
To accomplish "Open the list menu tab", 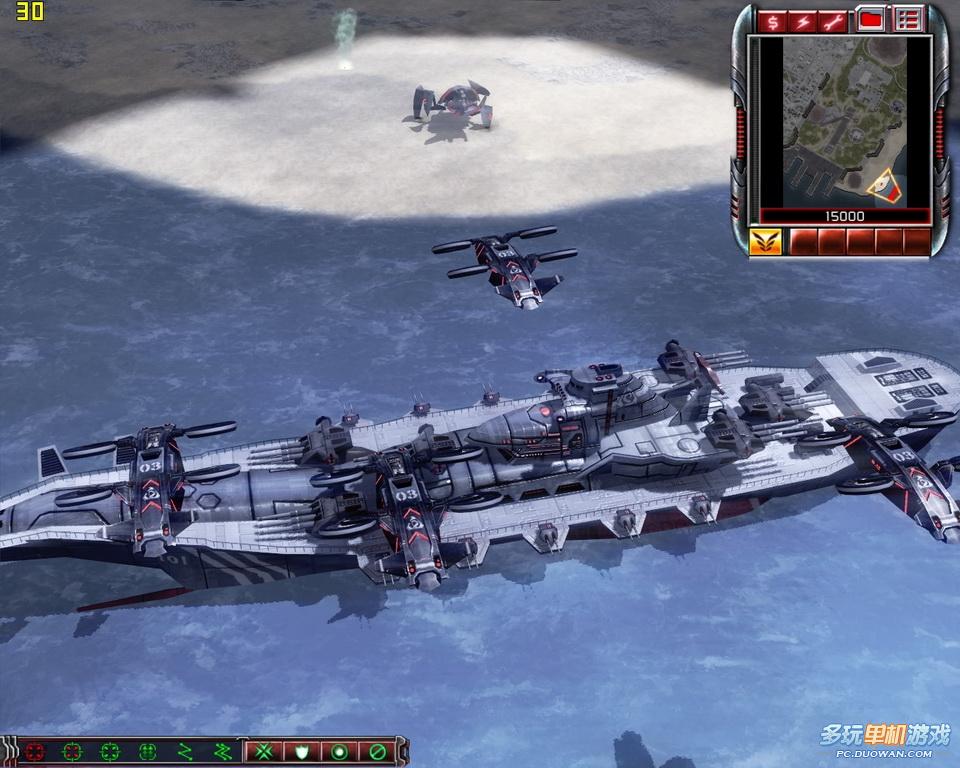I will tap(907, 19).
